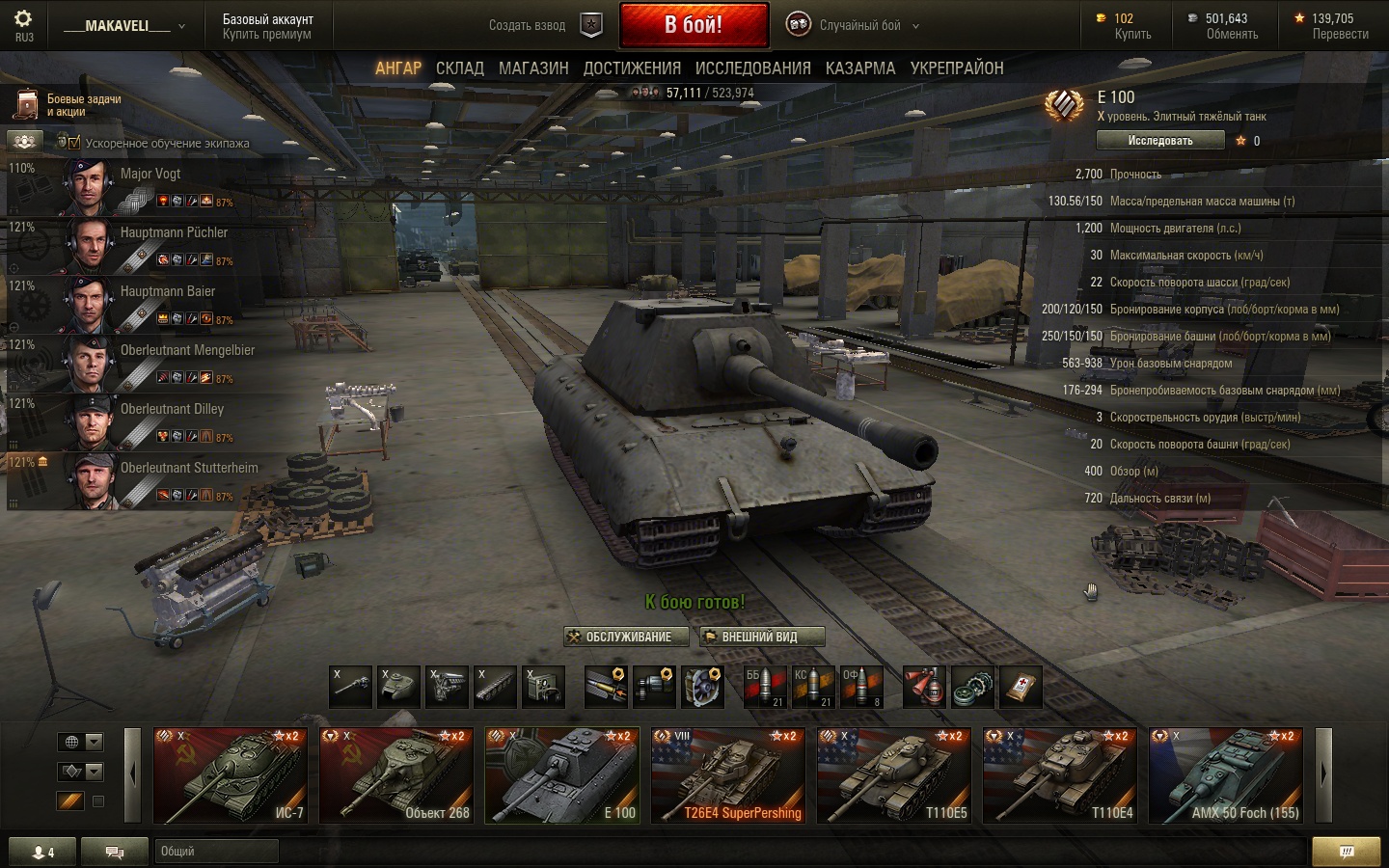Open the ВНЕШНИЙ ВИД appearance menu
The image size is (1389, 868).
pyautogui.click(x=761, y=637)
